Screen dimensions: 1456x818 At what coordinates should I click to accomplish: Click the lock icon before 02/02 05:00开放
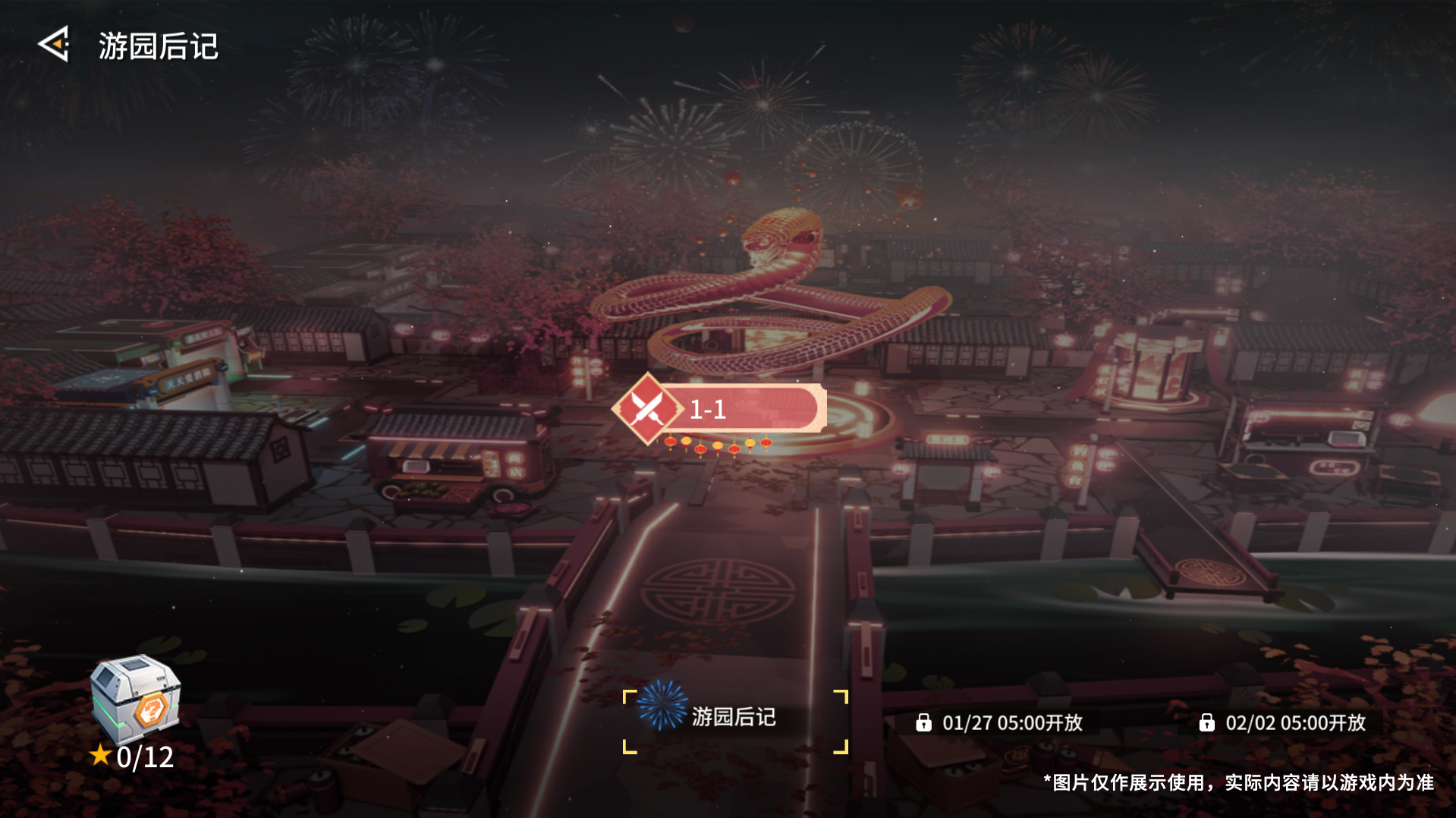click(x=1208, y=724)
